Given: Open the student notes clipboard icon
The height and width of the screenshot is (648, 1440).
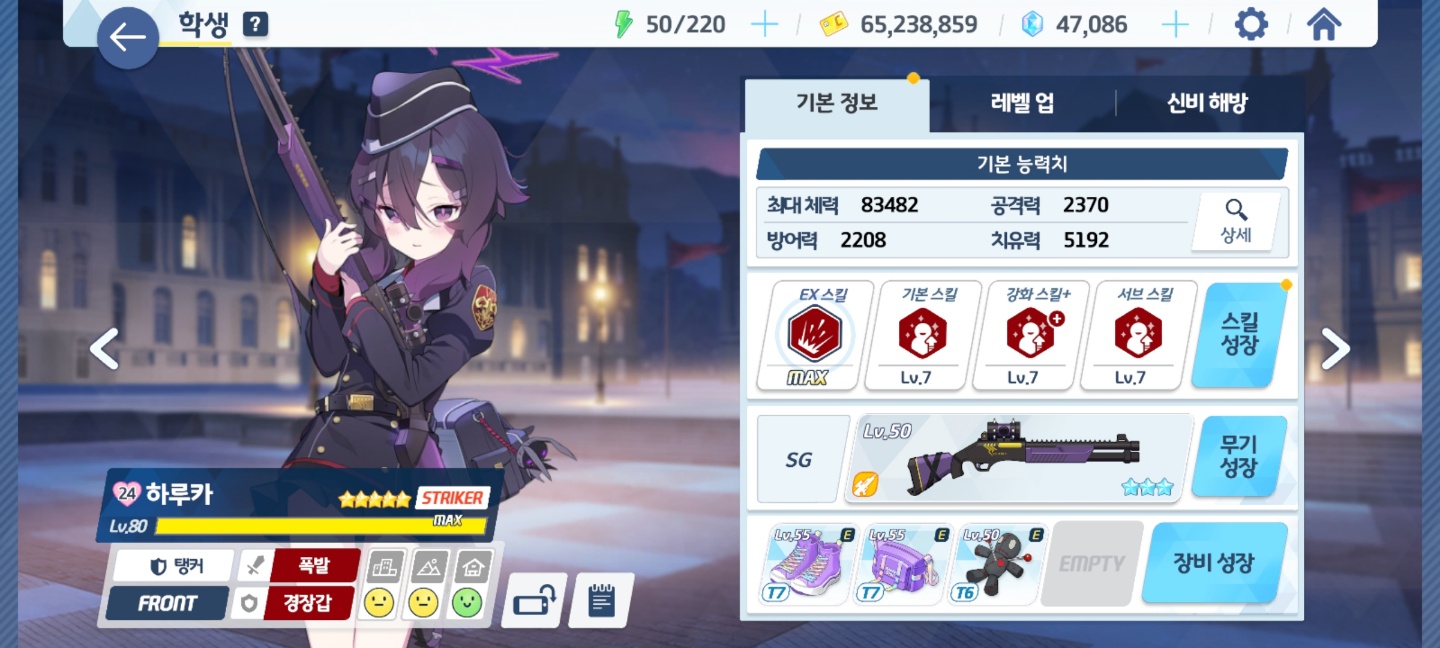Looking at the screenshot, I should [601, 601].
